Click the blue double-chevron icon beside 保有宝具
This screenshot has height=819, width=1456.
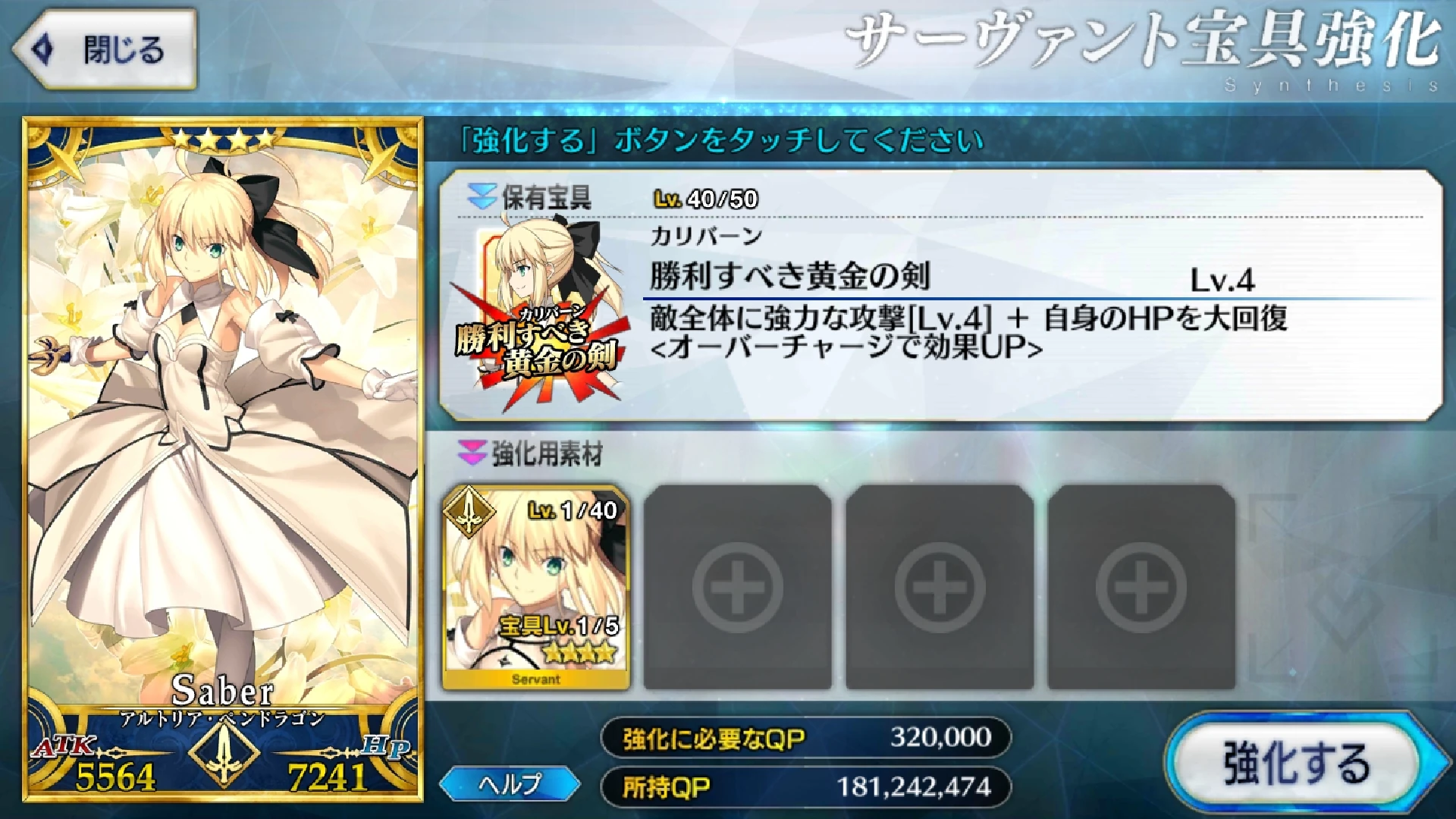[481, 193]
